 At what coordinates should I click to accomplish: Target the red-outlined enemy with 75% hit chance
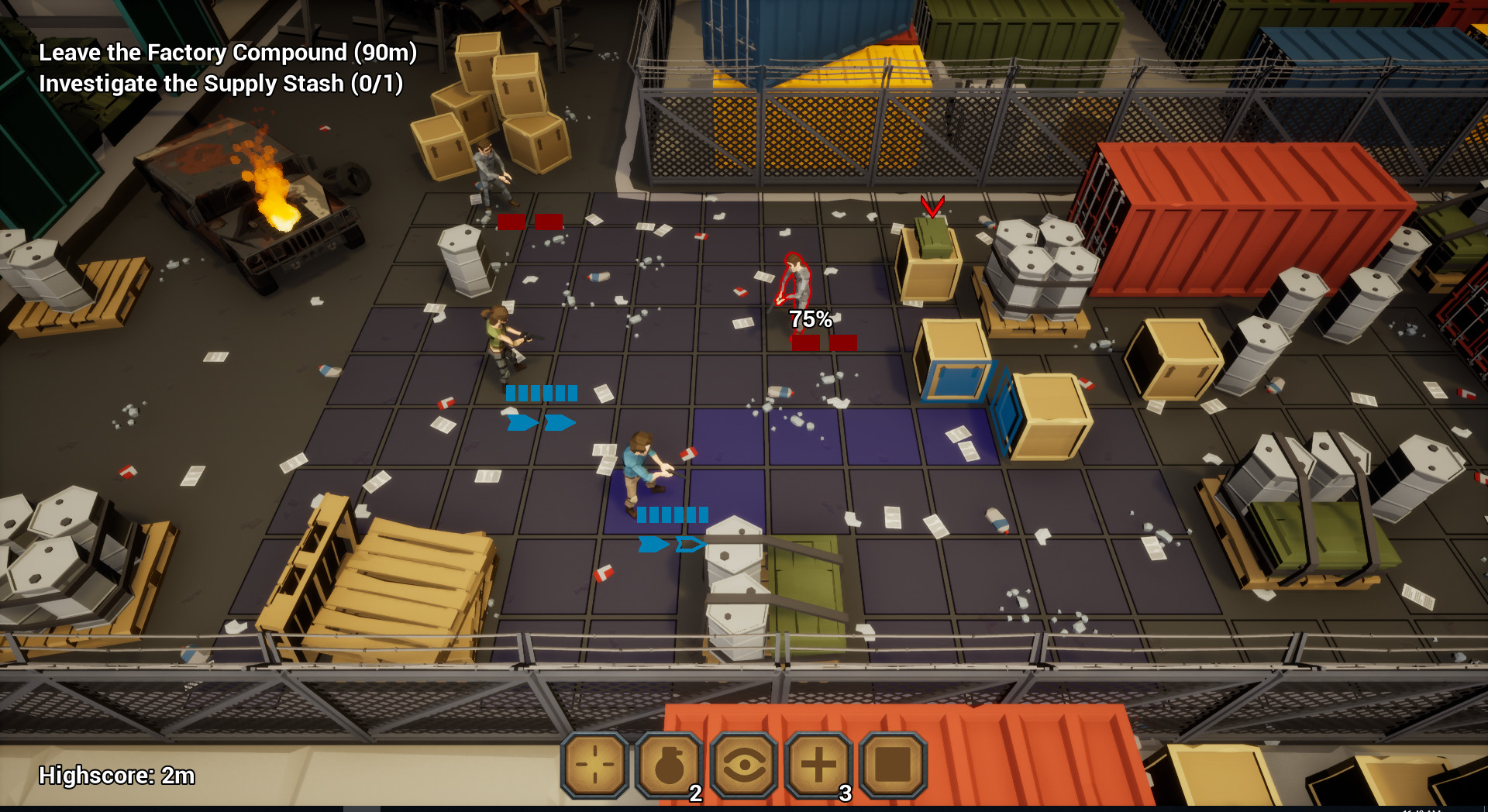(x=794, y=283)
